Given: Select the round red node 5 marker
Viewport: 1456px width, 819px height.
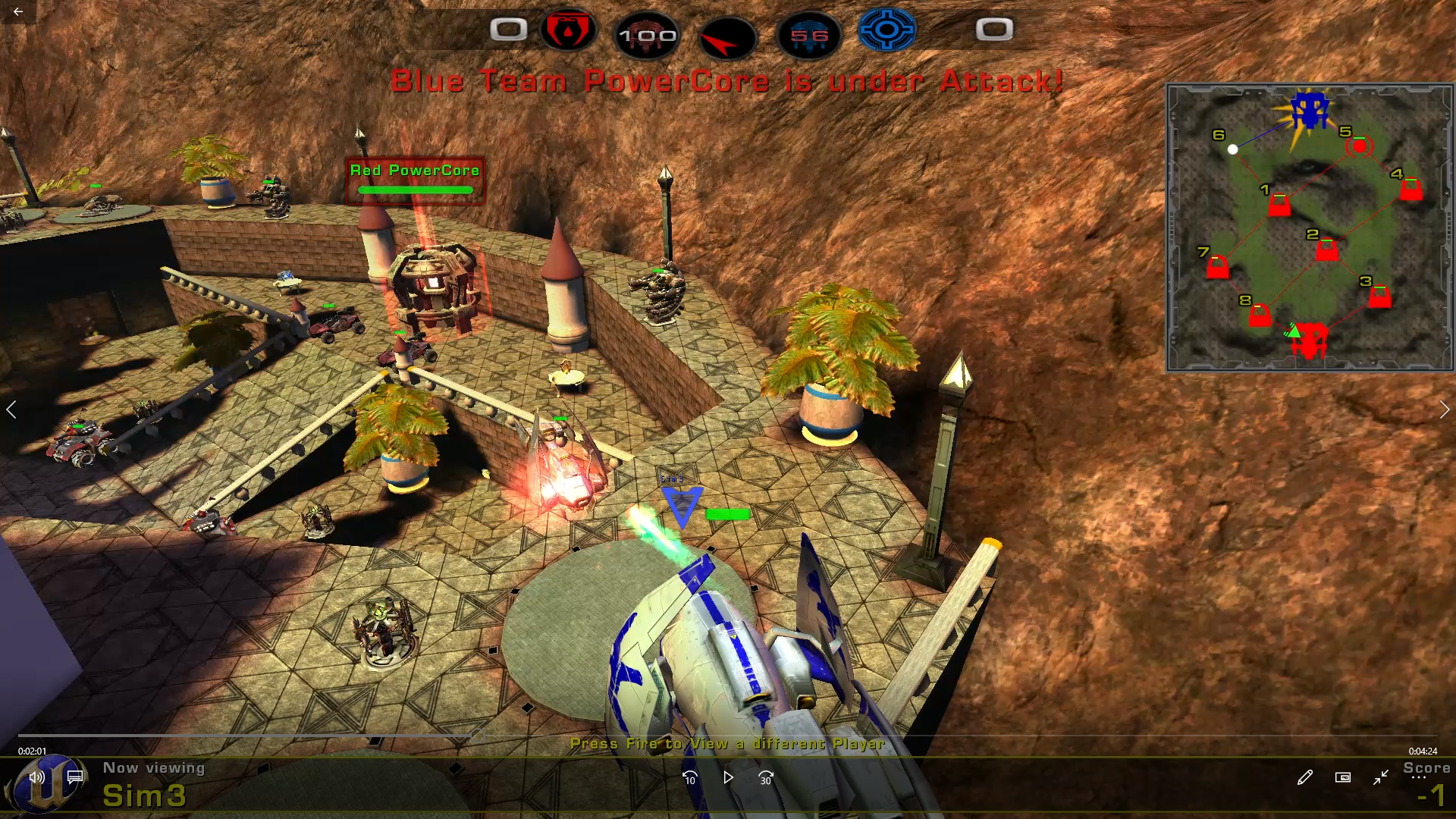Looking at the screenshot, I should [1359, 146].
